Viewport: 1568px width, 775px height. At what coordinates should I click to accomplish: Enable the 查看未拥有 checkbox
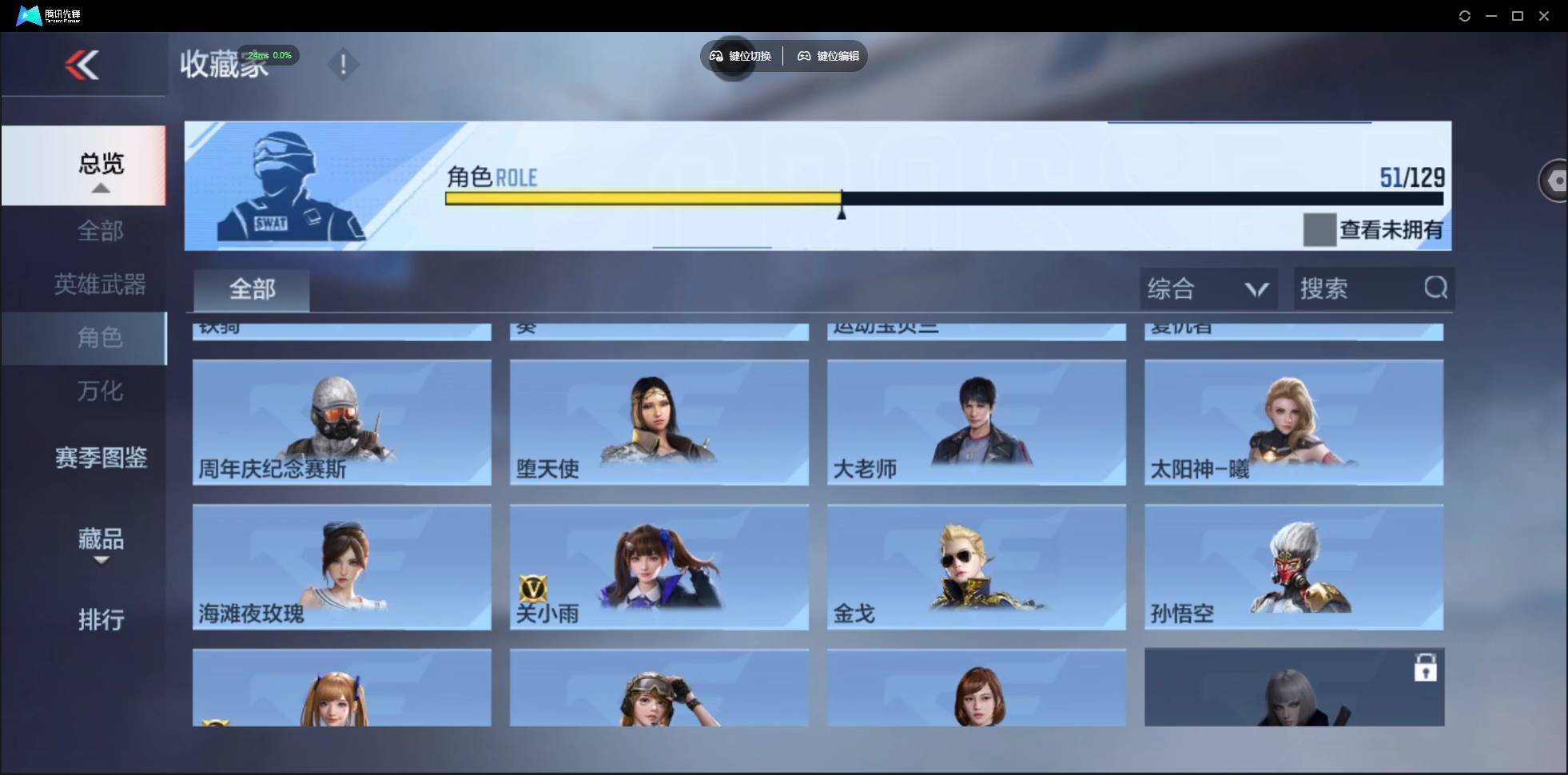[x=1319, y=230]
